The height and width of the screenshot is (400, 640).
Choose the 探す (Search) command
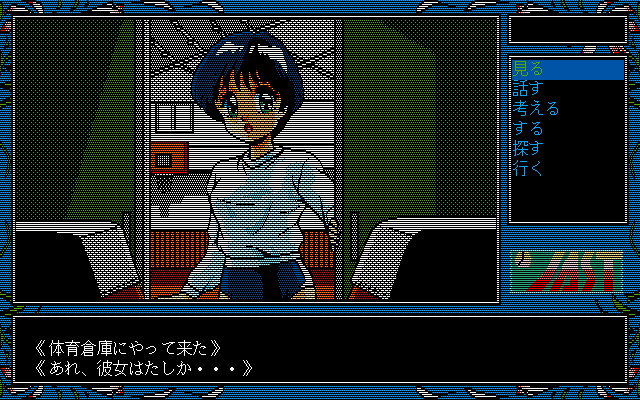click(x=527, y=149)
